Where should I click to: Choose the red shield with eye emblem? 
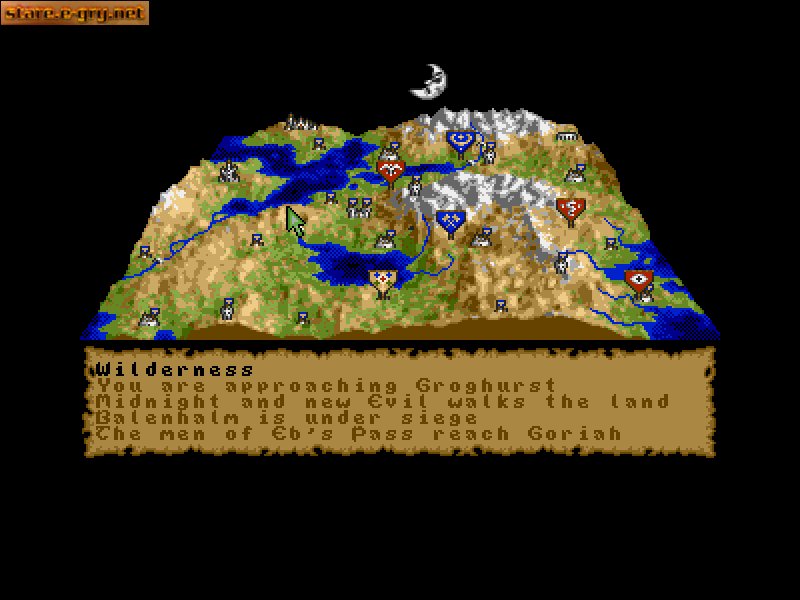(638, 279)
